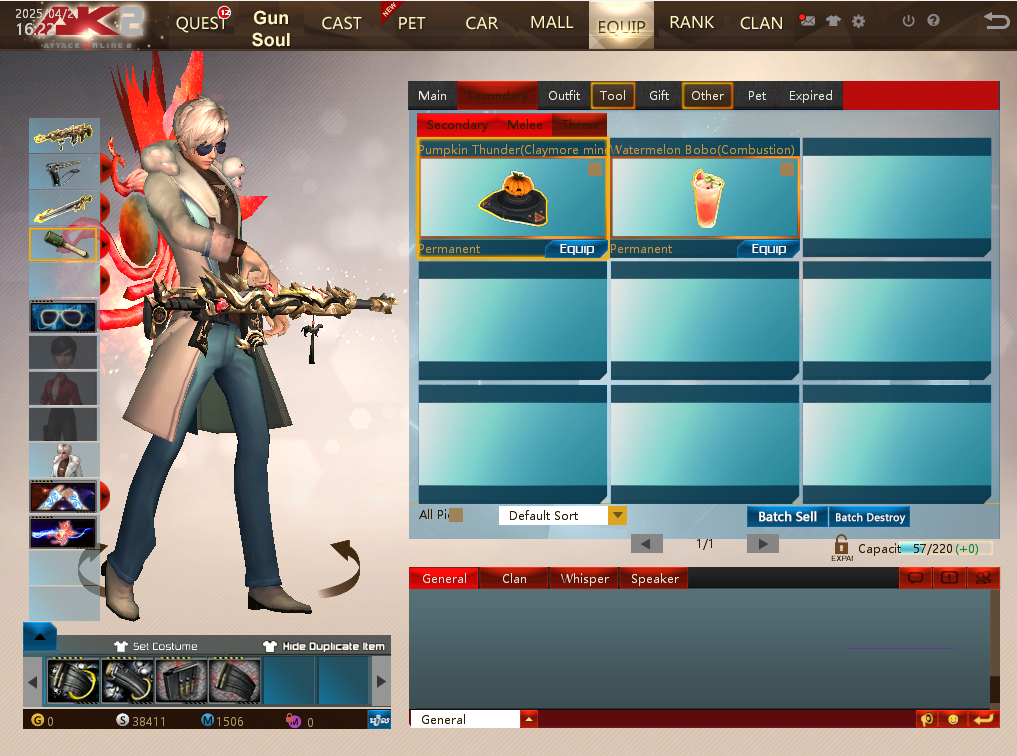View the Expired items tab
The width and height of the screenshot is (1017, 756).
click(810, 96)
